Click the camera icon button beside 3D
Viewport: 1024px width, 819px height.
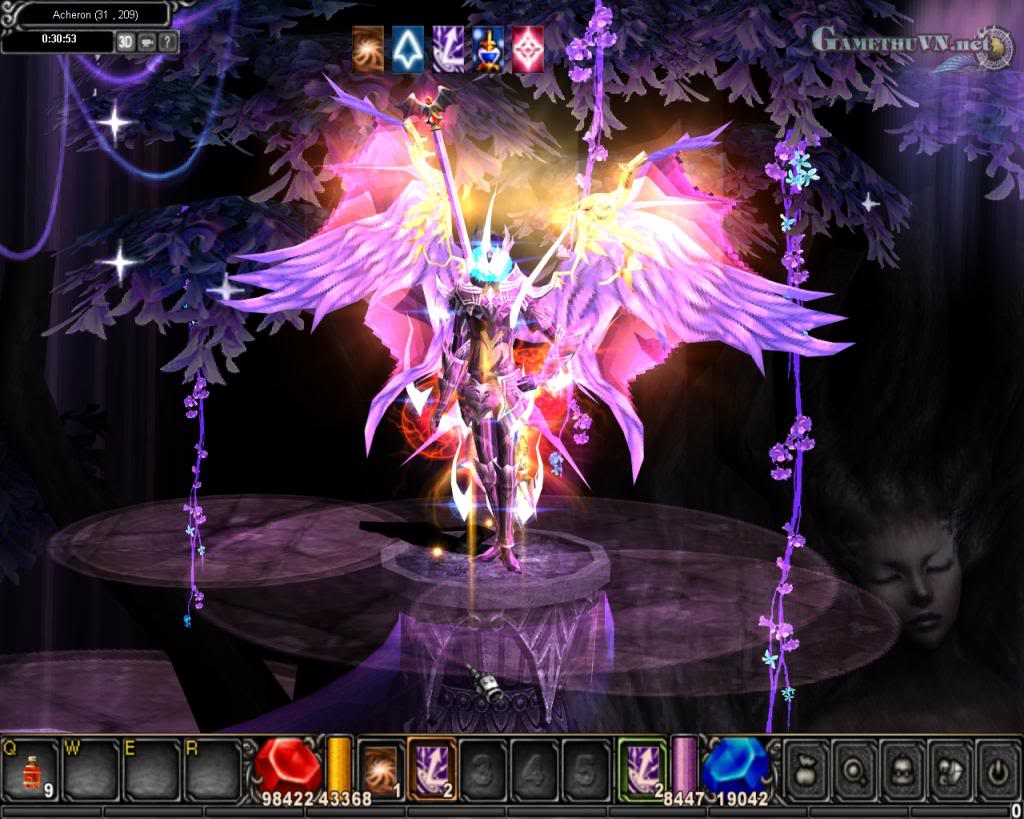[x=146, y=42]
